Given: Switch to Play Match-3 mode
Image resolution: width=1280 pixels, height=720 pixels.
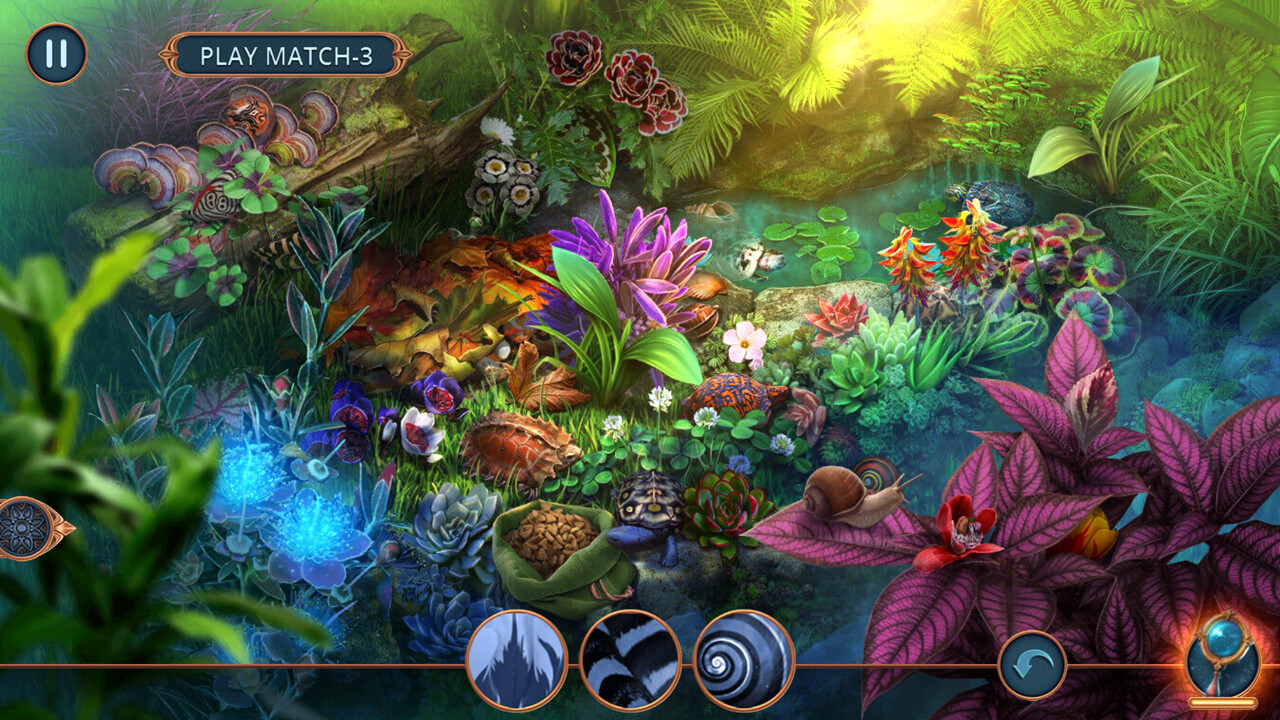Looking at the screenshot, I should point(286,55).
